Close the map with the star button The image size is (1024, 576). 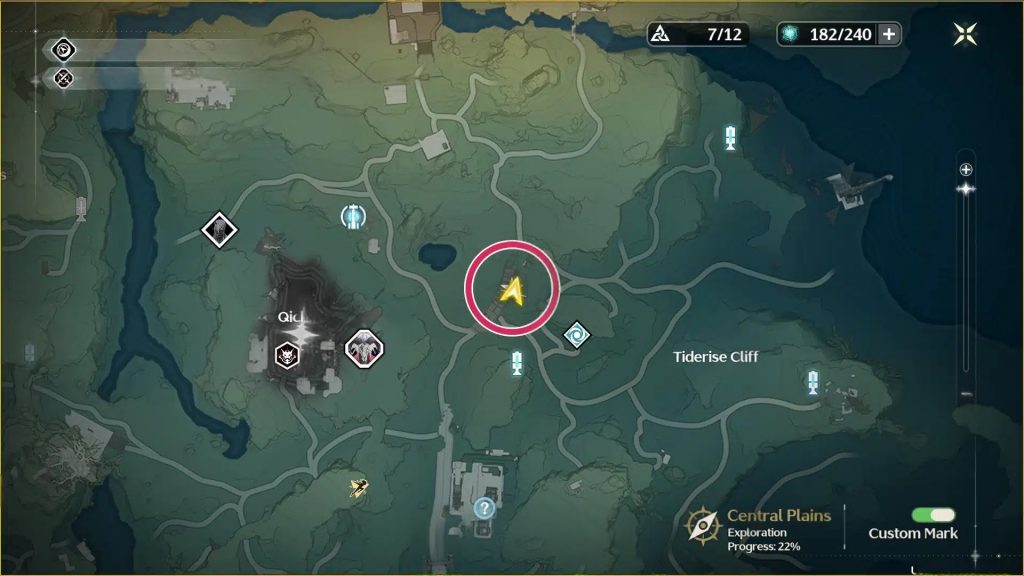point(966,34)
